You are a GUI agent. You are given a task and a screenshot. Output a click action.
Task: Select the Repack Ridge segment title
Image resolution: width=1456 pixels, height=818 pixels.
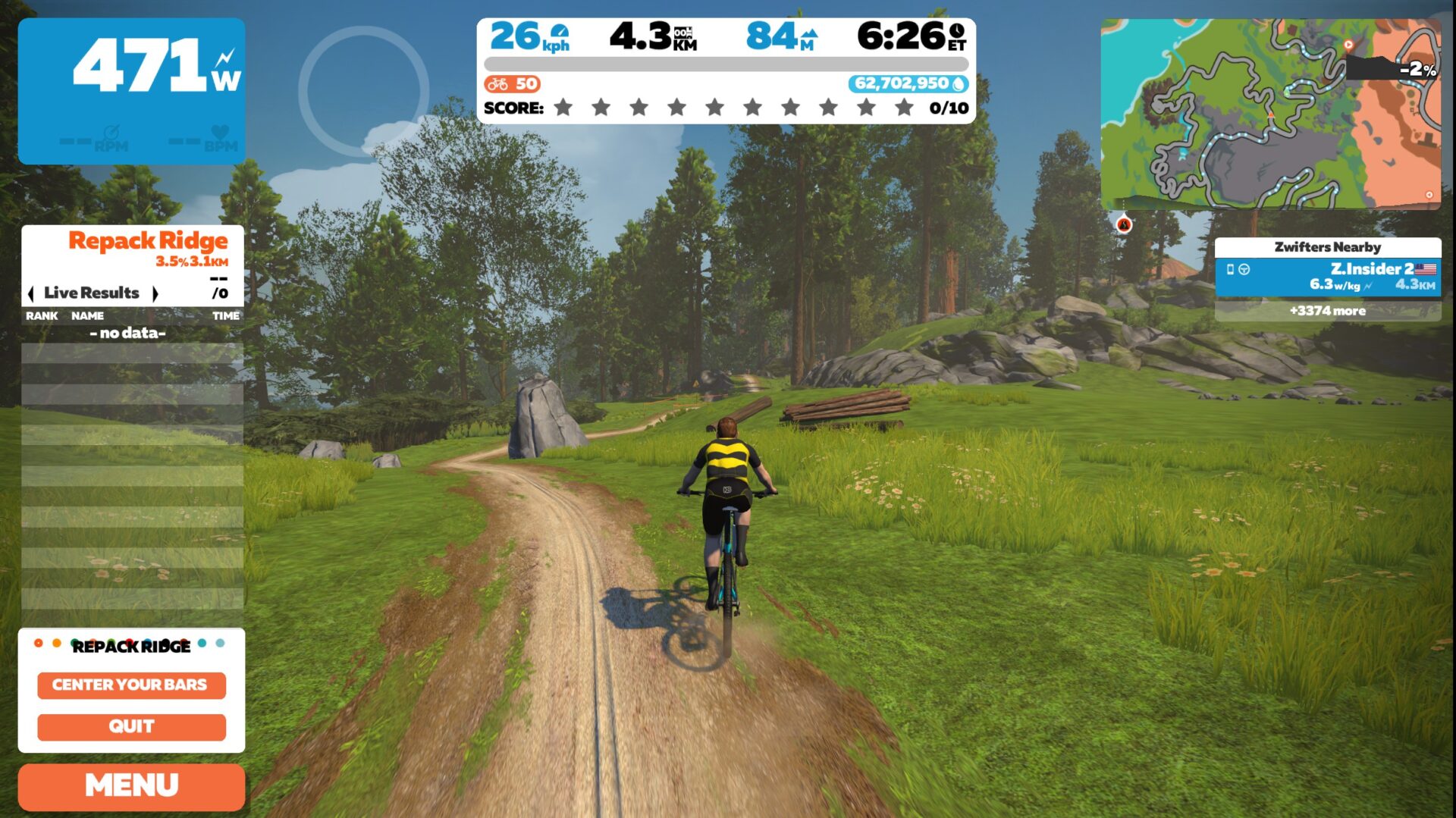point(148,240)
